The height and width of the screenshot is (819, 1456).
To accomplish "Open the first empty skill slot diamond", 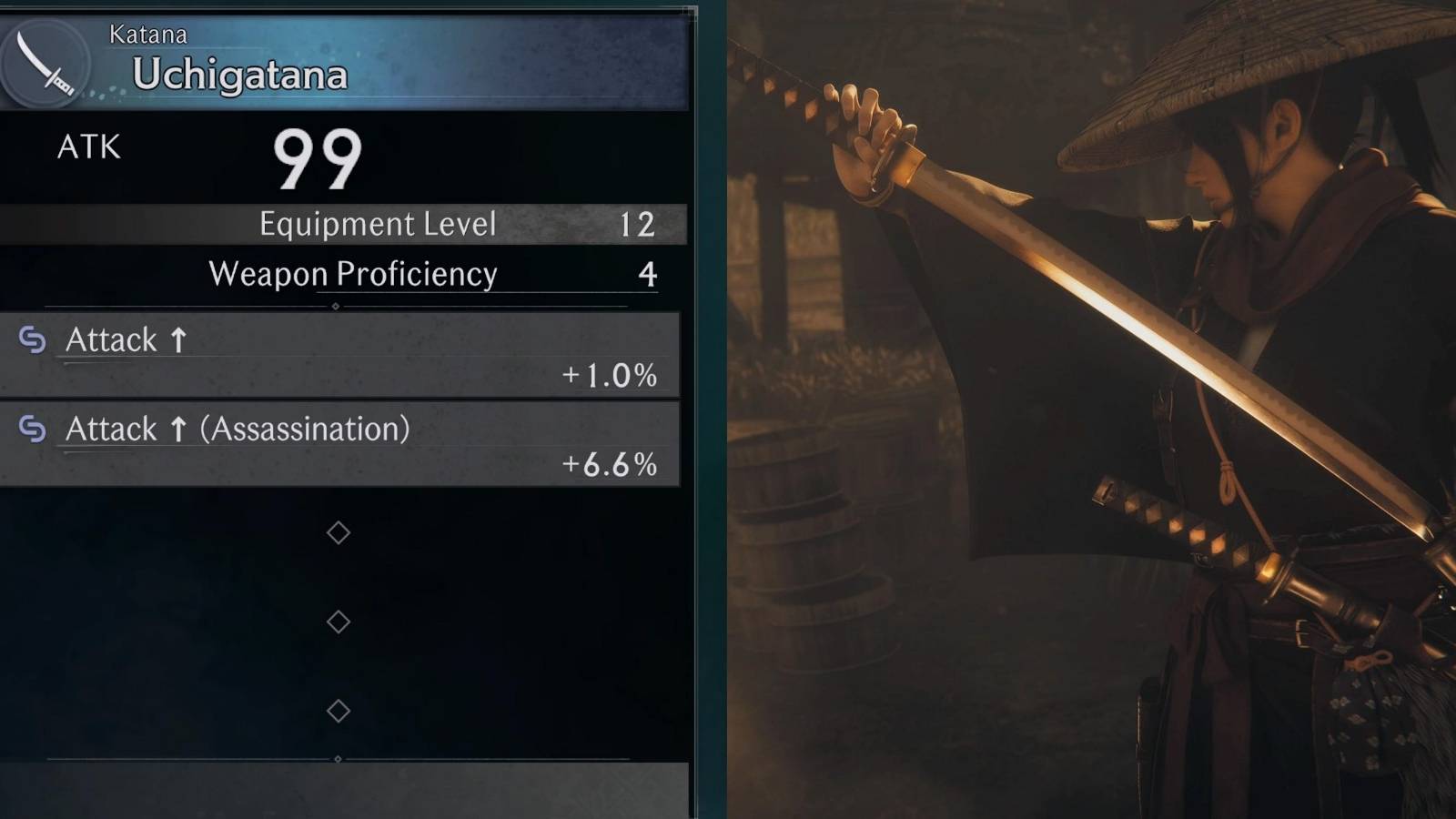I will pyautogui.click(x=339, y=532).
